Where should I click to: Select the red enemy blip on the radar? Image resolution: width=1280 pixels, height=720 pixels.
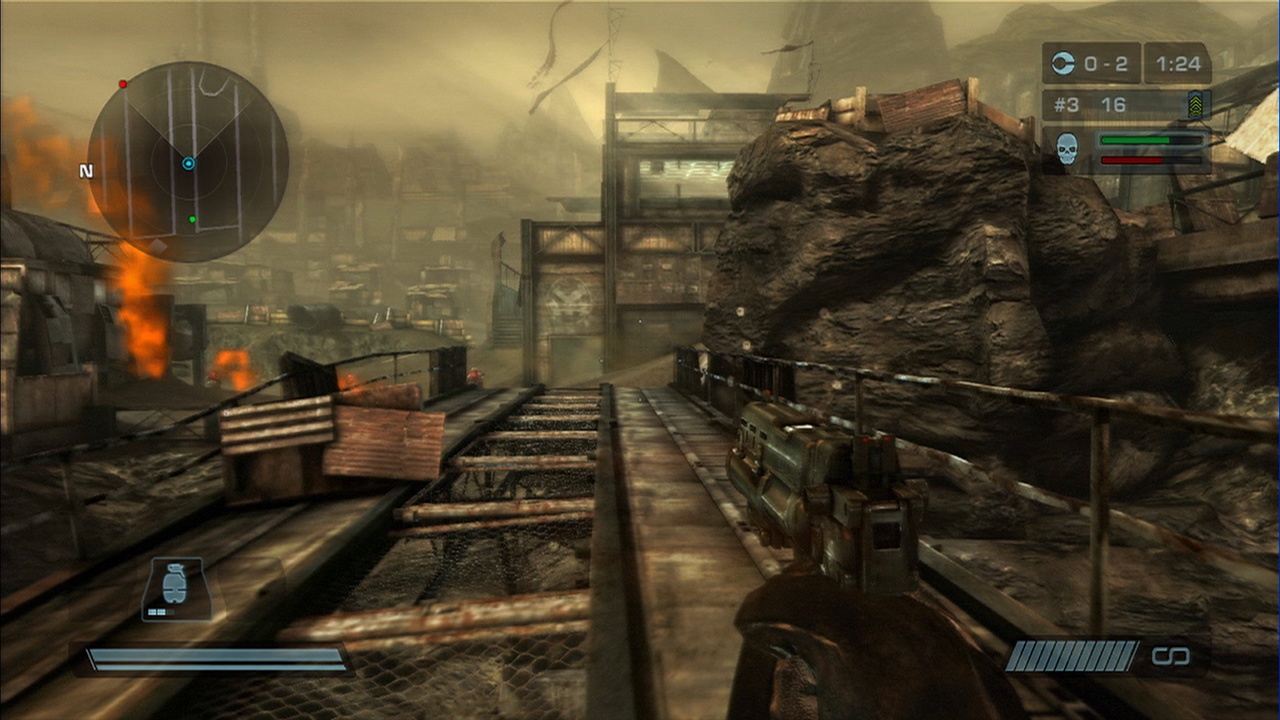123,84
